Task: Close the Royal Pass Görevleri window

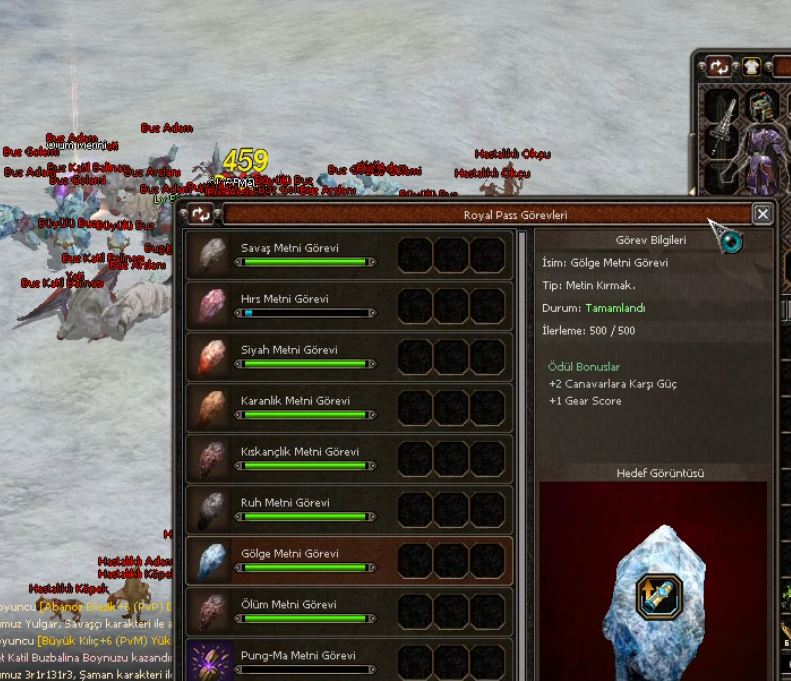Action: [763, 214]
